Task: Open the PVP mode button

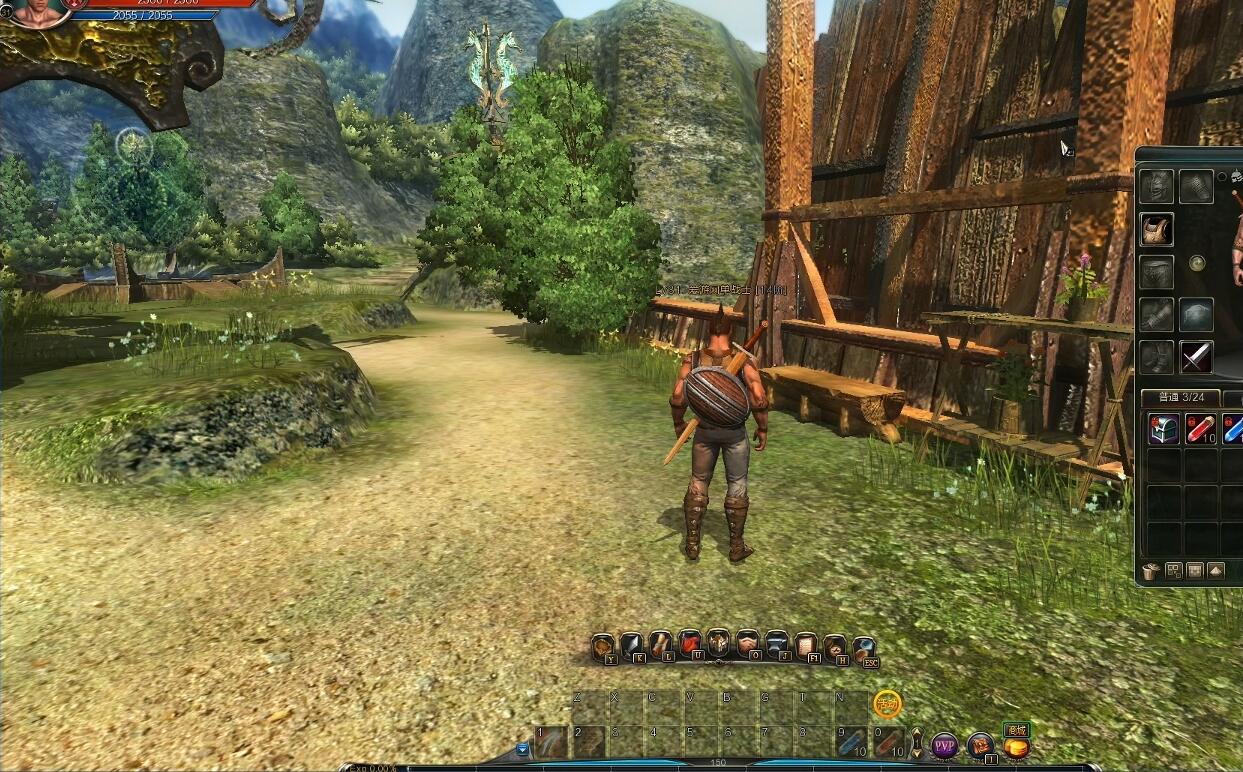Action: pos(944,745)
